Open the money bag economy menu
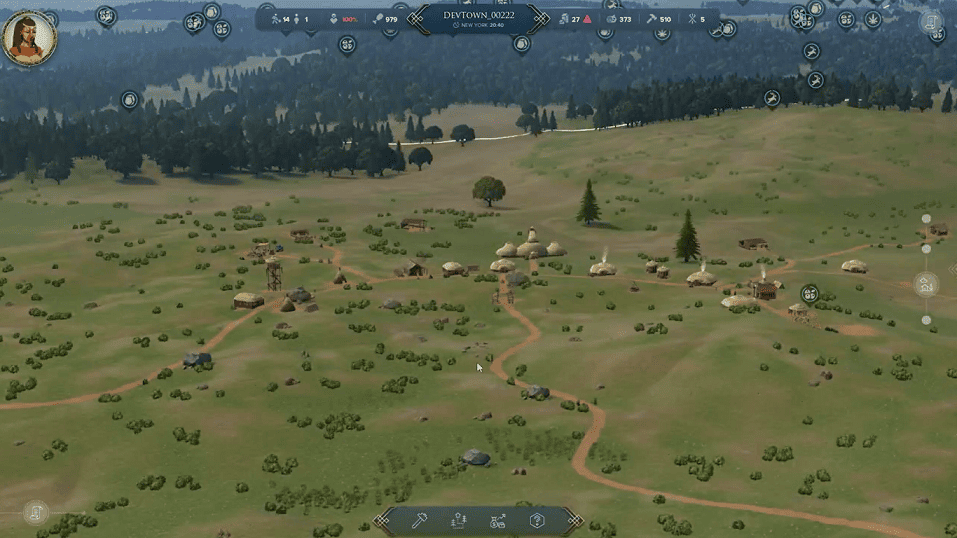 498,520
